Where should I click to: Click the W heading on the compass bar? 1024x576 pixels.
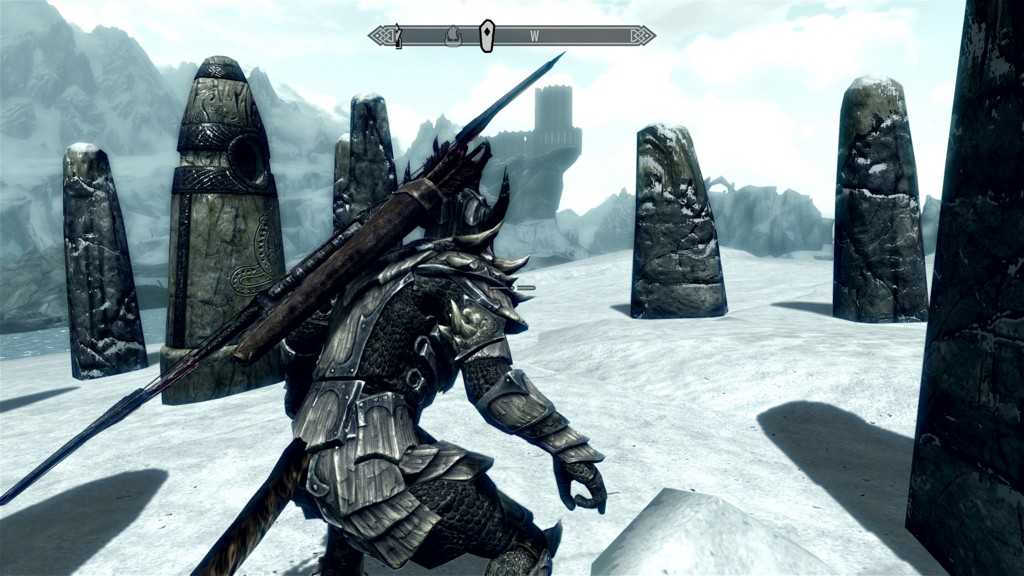535,36
